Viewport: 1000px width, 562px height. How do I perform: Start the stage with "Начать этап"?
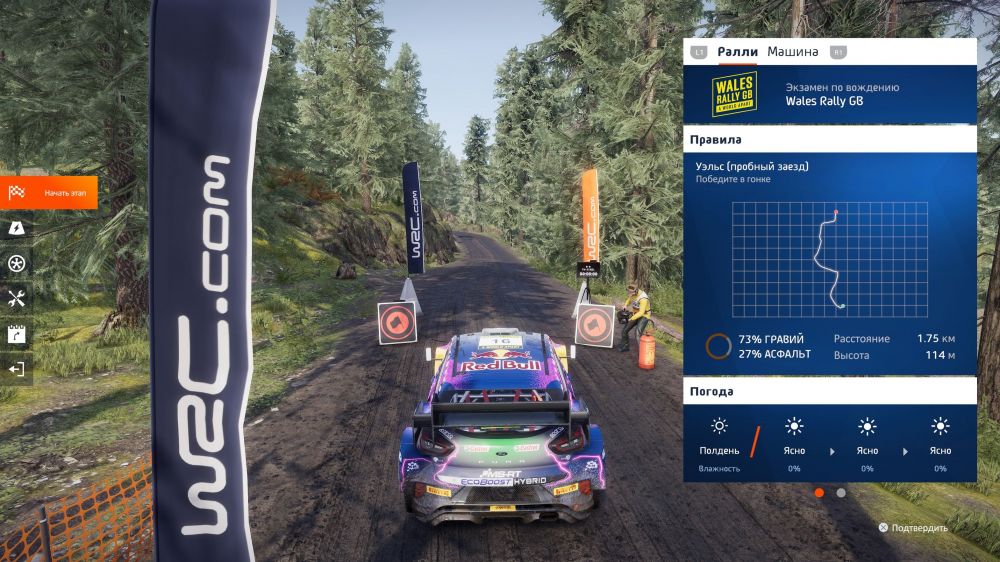click(x=49, y=192)
